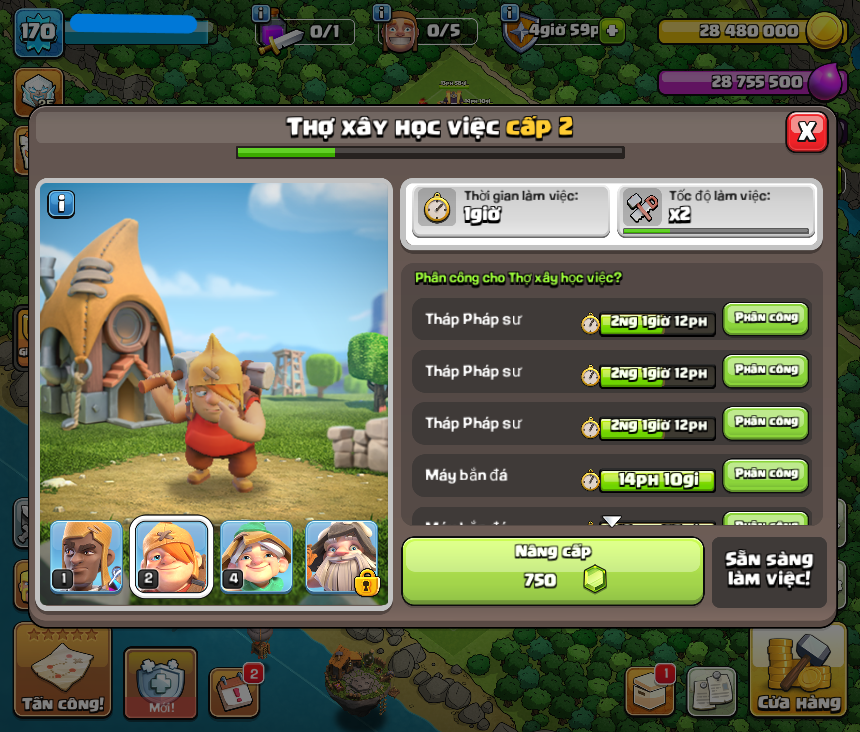This screenshot has height=732, width=860.
Task: Show info above the hero 0/5 counter
Action: pyautogui.click(x=381, y=13)
